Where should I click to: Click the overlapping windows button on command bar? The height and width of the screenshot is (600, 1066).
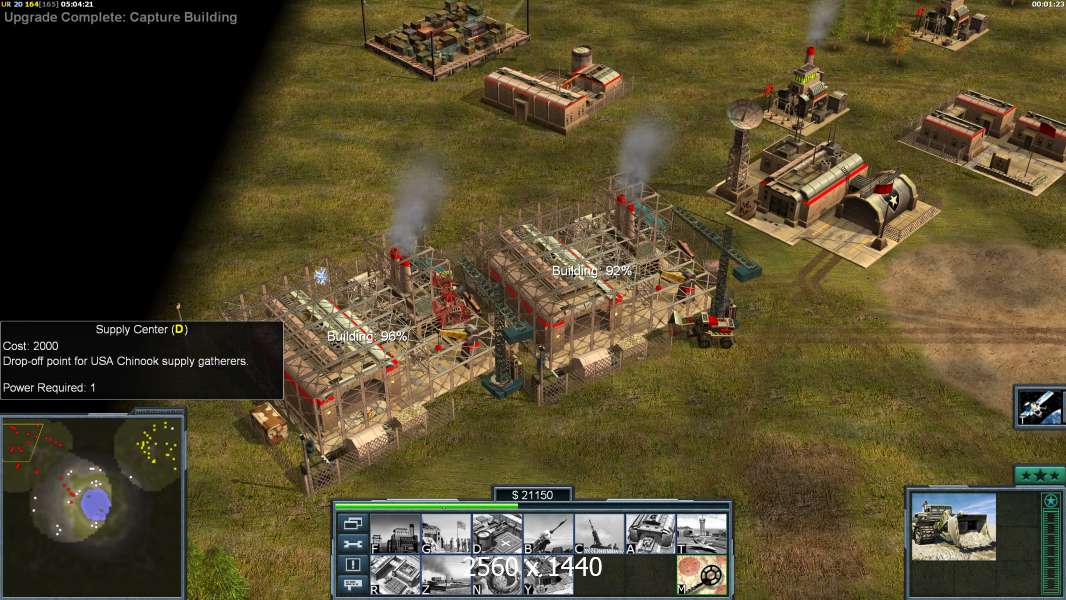click(352, 523)
